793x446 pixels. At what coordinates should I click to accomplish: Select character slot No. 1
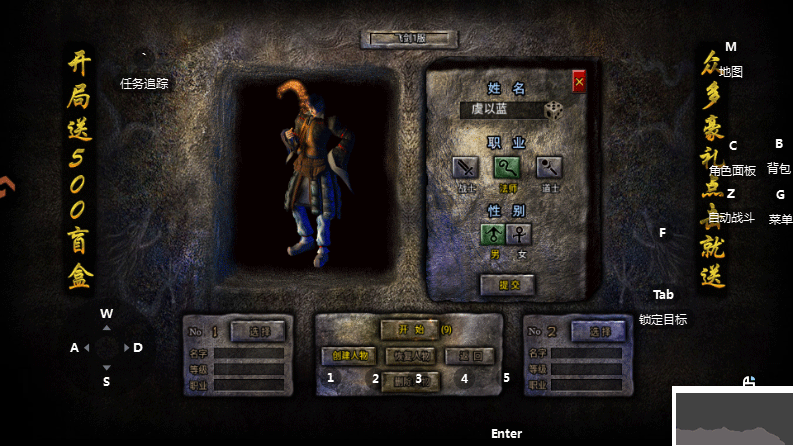[x=258, y=330]
